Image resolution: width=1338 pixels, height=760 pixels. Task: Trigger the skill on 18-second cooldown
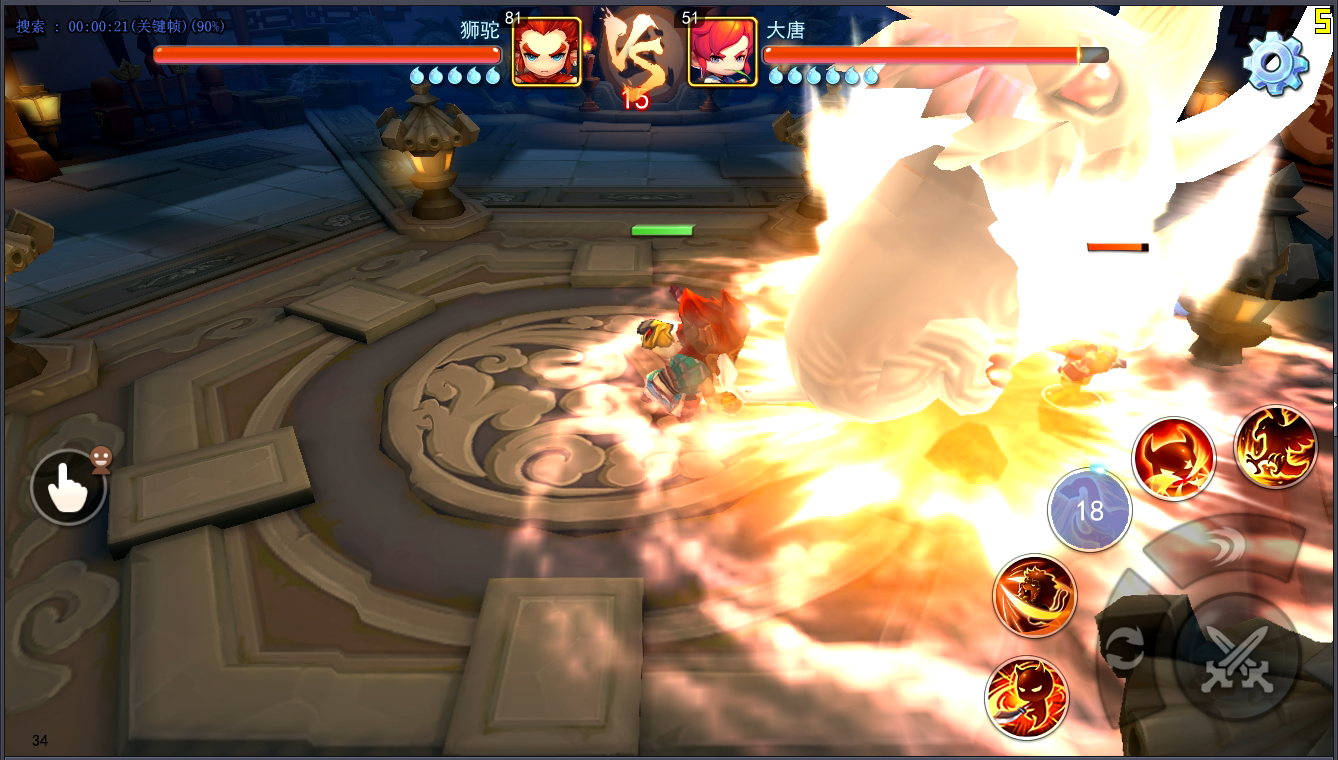tap(1089, 510)
